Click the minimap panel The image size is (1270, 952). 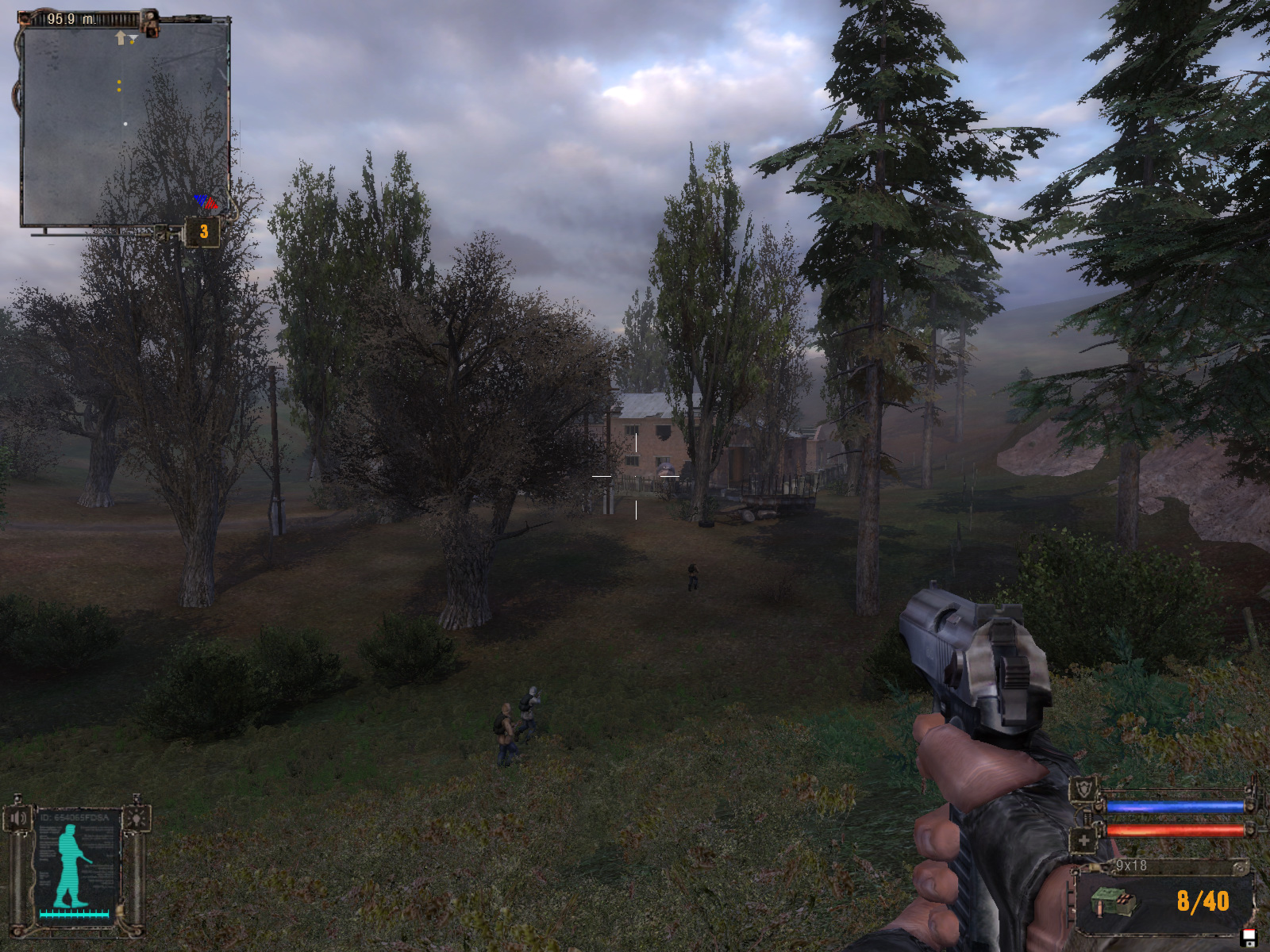click(x=125, y=123)
